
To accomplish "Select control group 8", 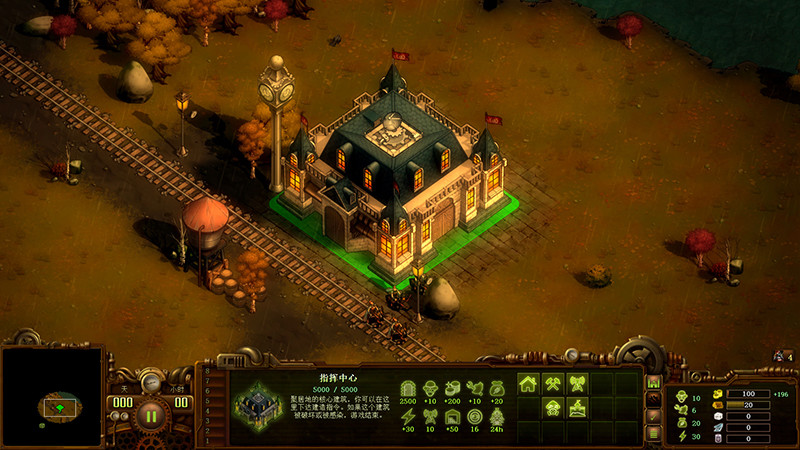I will (207, 371).
